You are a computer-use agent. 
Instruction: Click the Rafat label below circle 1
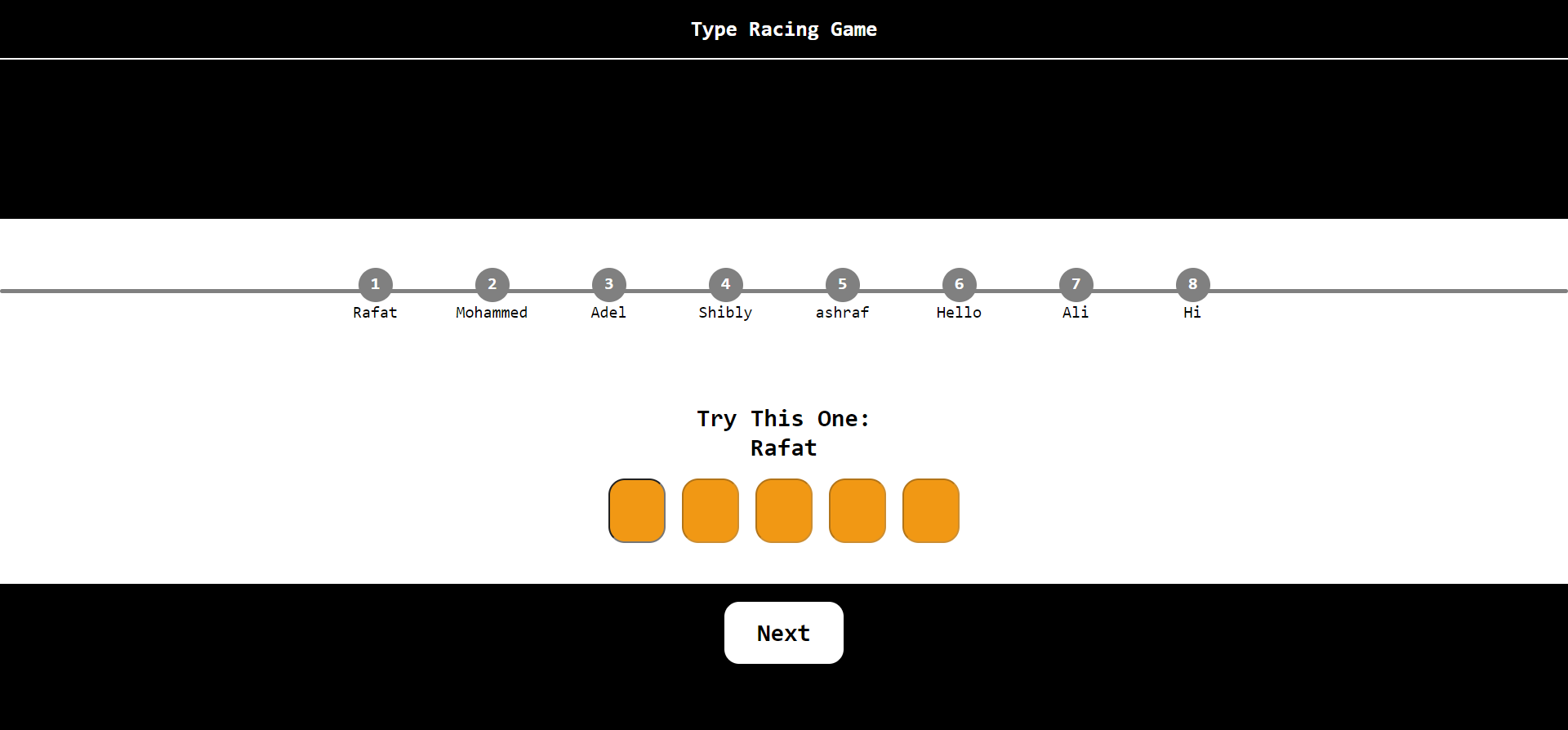pos(375,313)
